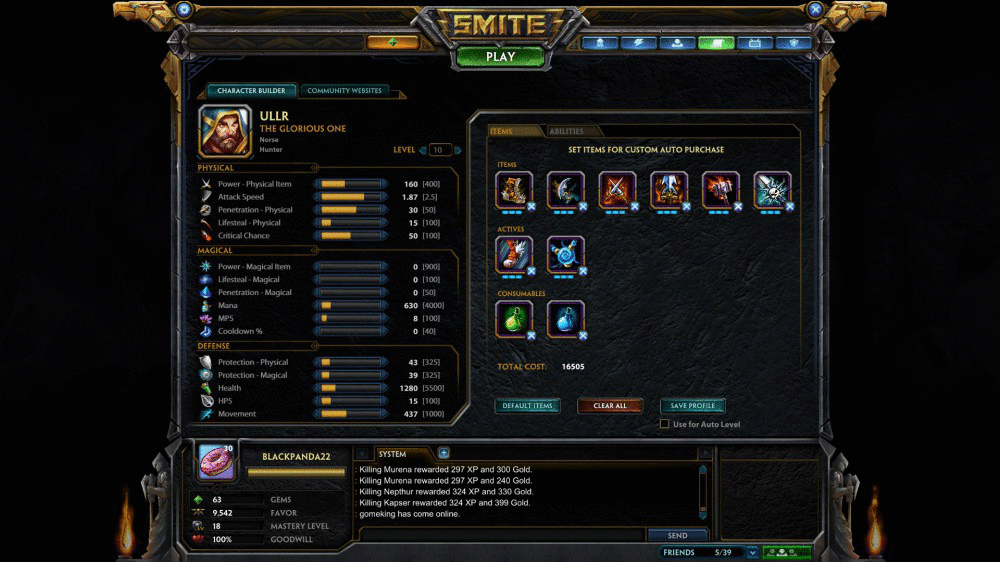Image resolution: width=1000 pixels, height=562 pixels.
Task: Send the chat message
Action: 677,535
